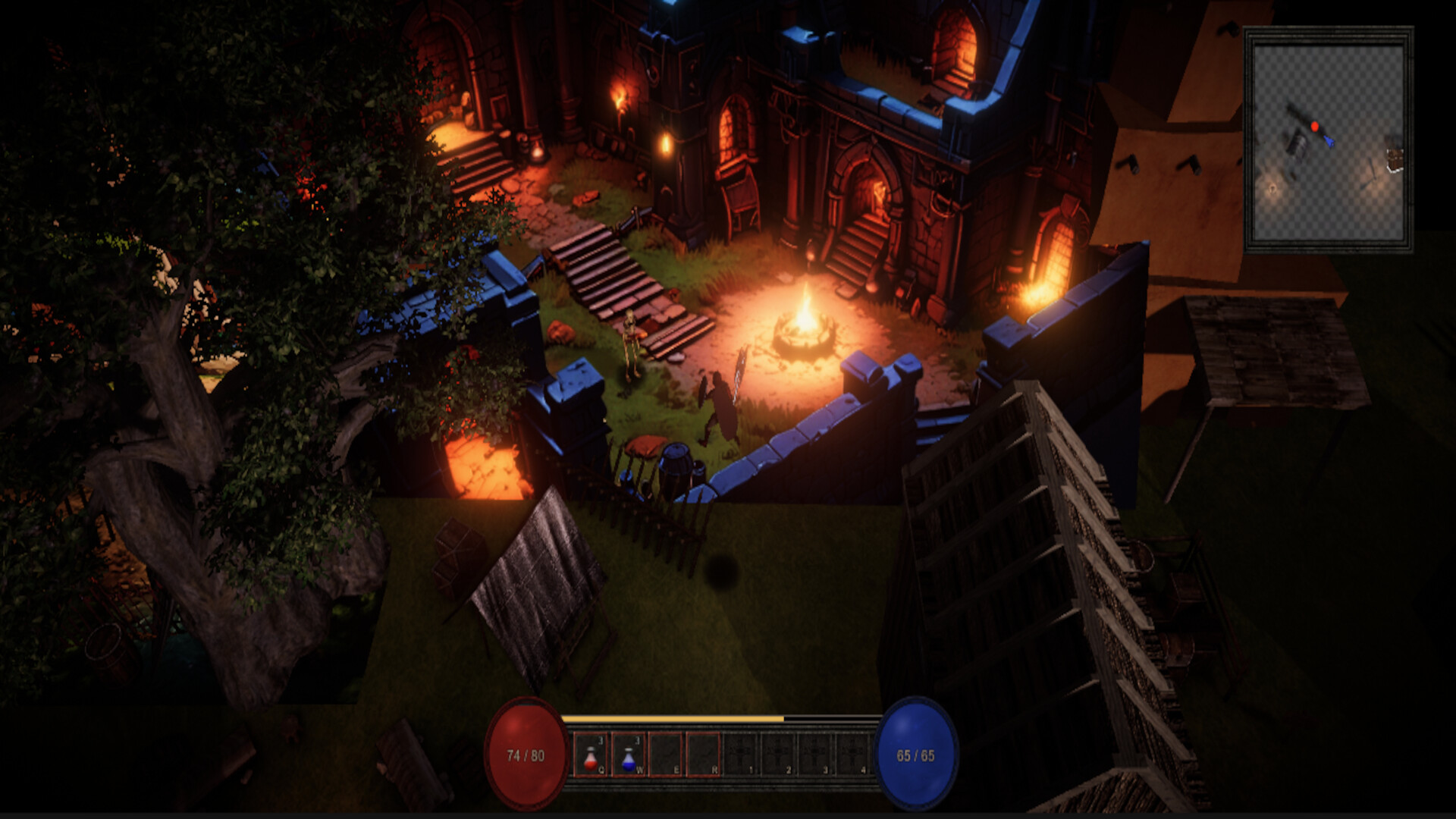The height and width of the screenshot is (819, 1456).
Task: Use the red health potion in slot Q
Action: 590,755
